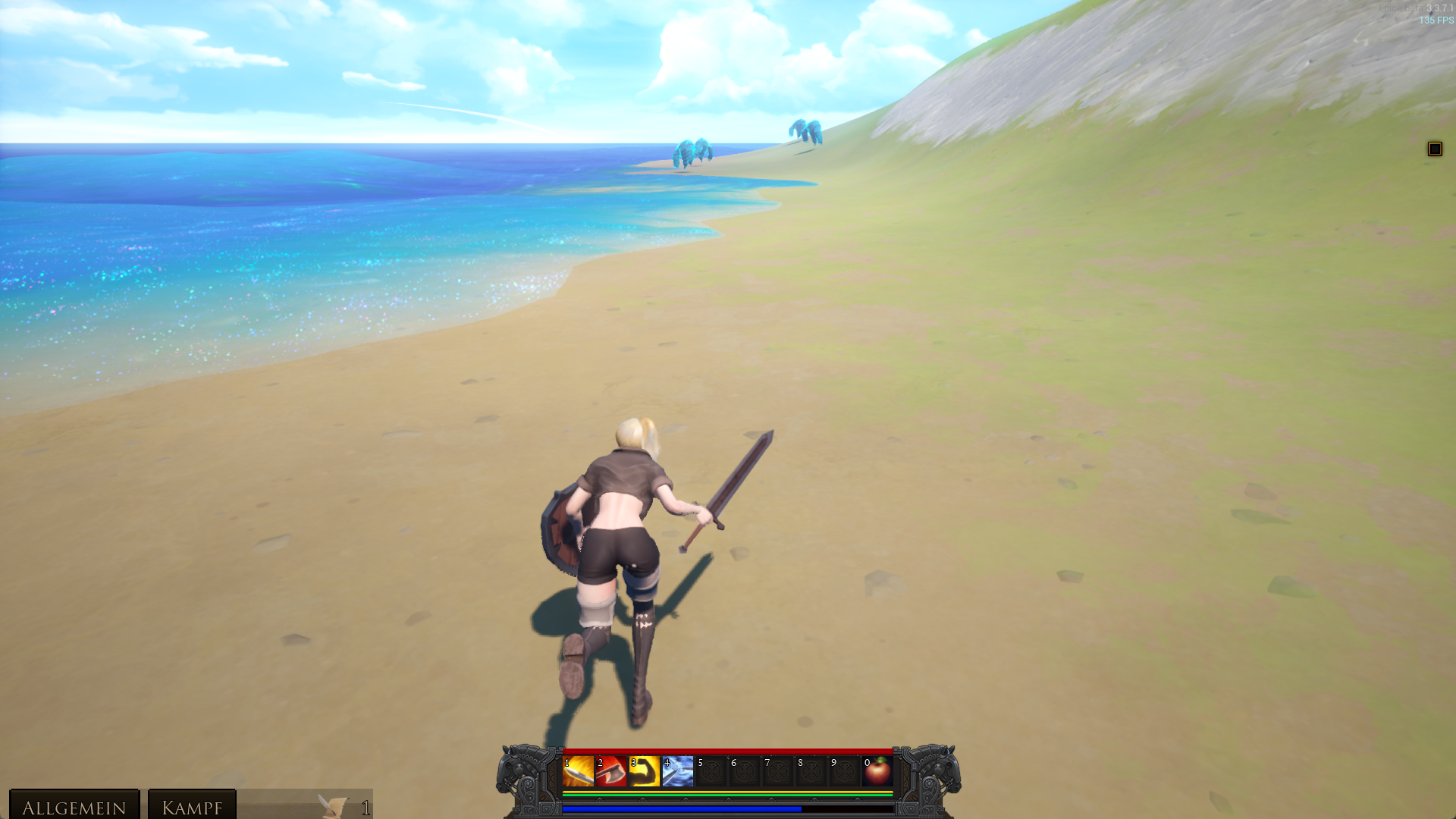This screenshot has width=1456, height=819.
Task: Switch to the Allgemein chat tab
Action: tap(74, 807)
